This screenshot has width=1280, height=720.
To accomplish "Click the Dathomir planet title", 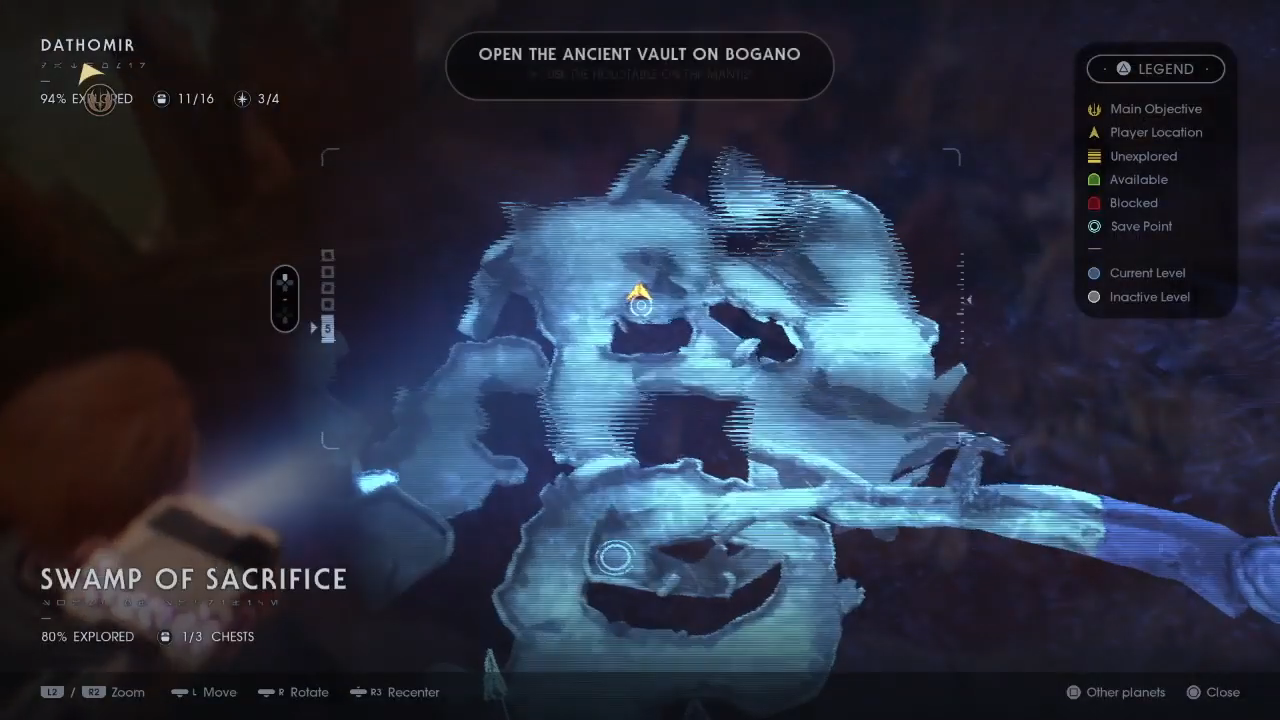I will (87, 45).
